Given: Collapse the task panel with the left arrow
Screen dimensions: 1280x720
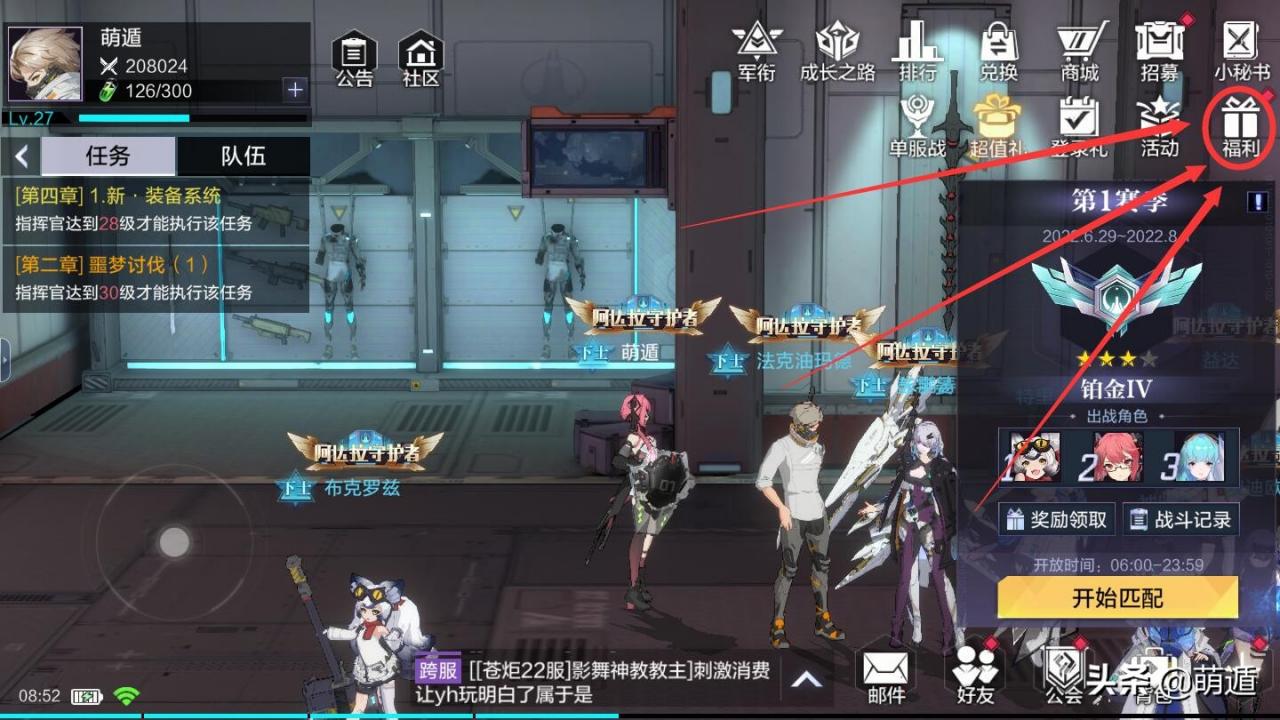Looking at the screenshot, I should click(20, 156).
